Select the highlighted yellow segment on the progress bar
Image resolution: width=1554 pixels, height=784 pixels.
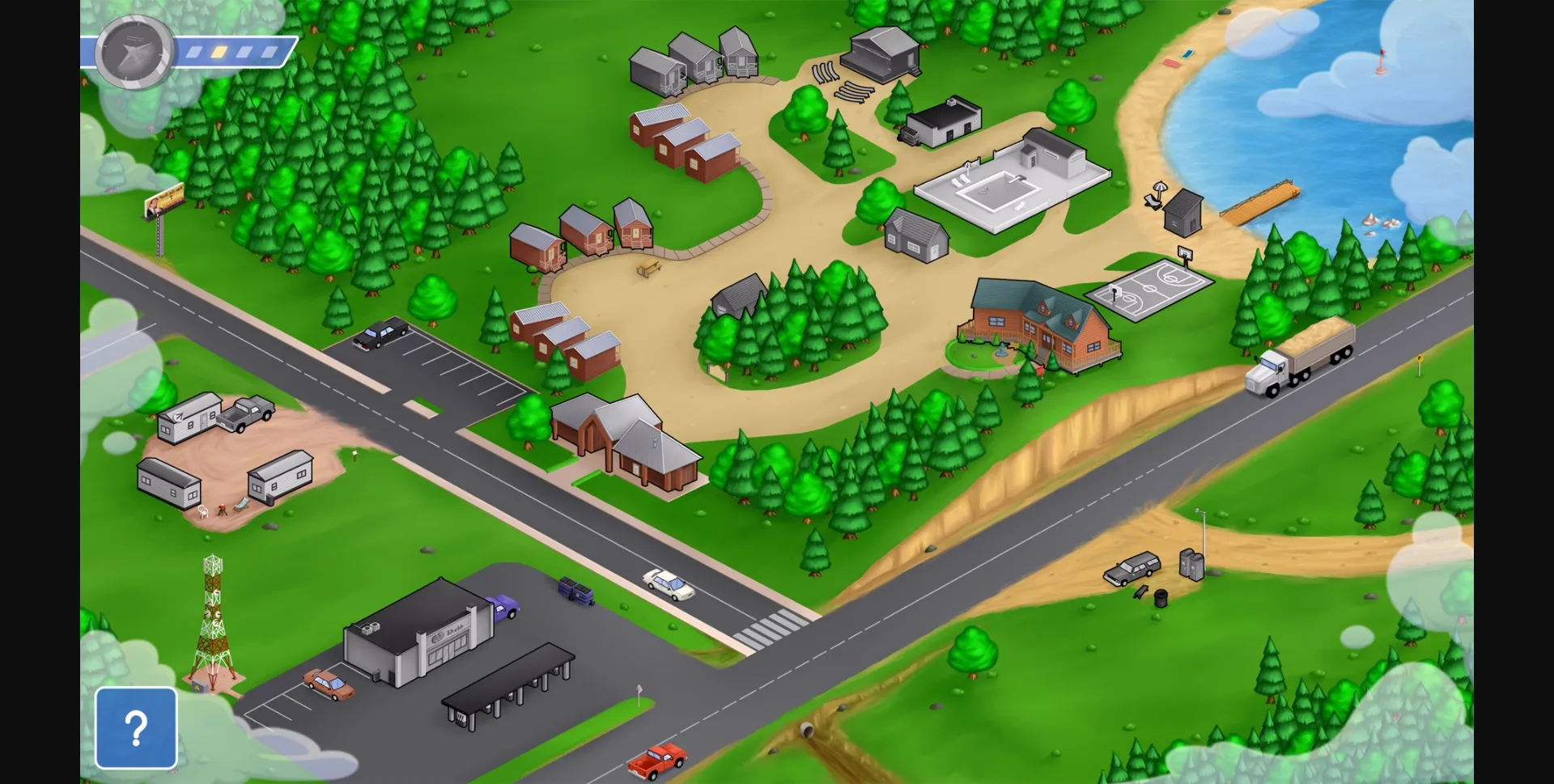coord(220,52)
